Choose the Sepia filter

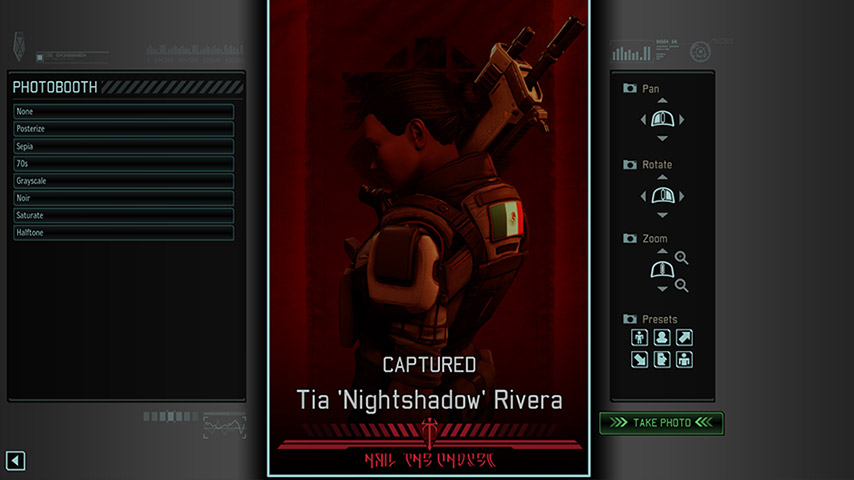tap(124, 146)
